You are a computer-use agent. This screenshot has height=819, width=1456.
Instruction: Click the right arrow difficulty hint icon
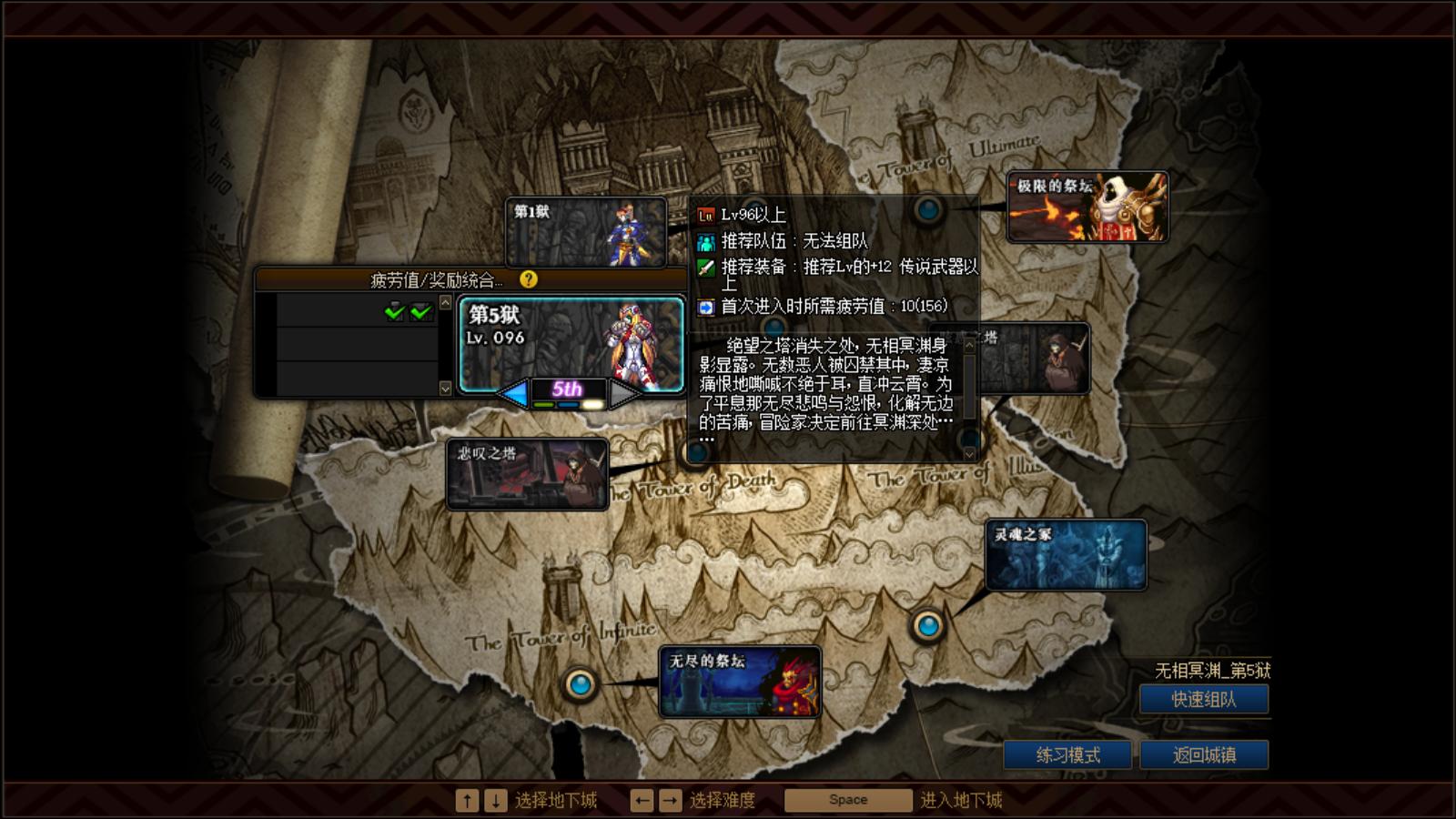(671, 798)
